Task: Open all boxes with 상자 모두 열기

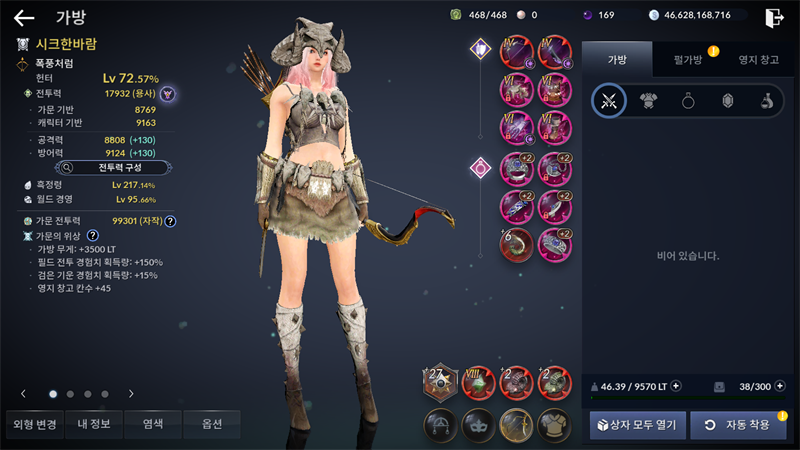Action: [x=637, y=425]
